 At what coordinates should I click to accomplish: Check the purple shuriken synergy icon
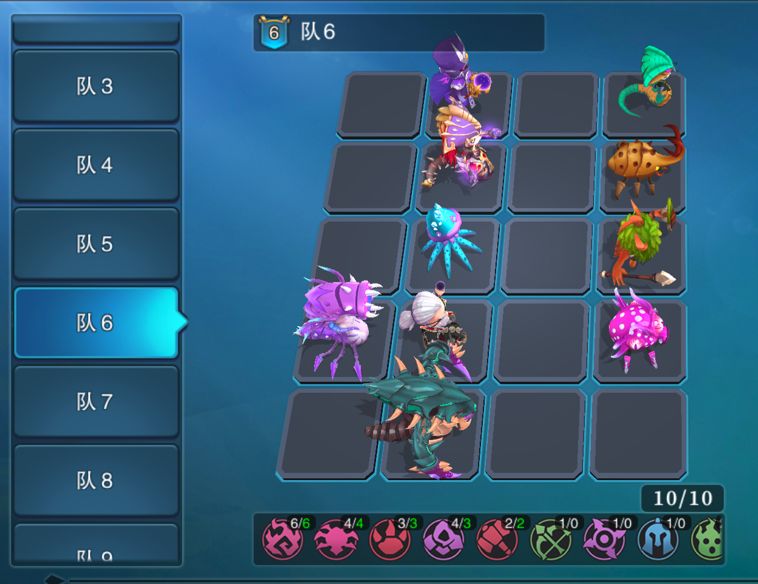pos(604,539)
